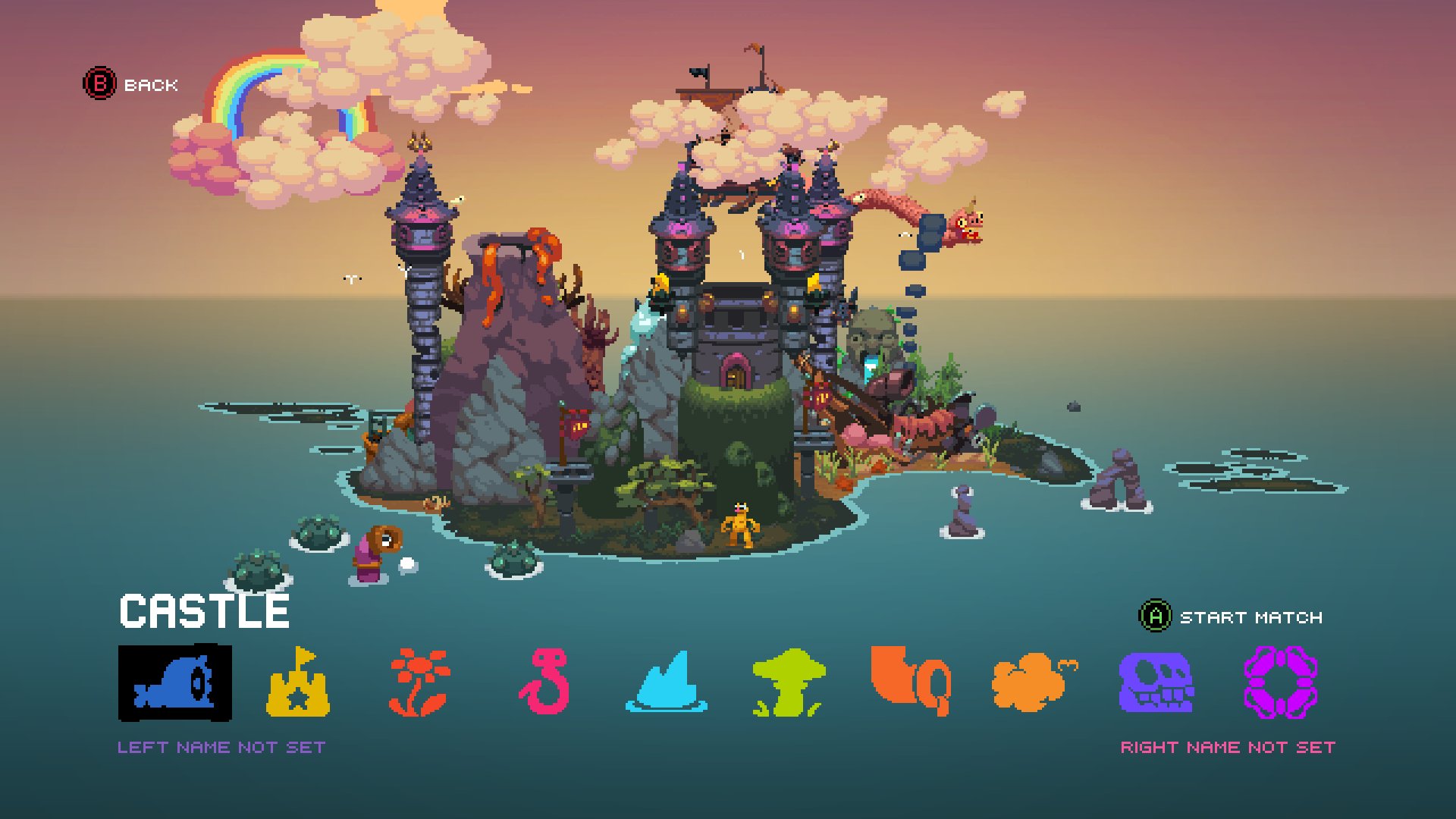Click LEFT NAME NOT SET label
Screen dimensions: 1456x819
(222, 747)
